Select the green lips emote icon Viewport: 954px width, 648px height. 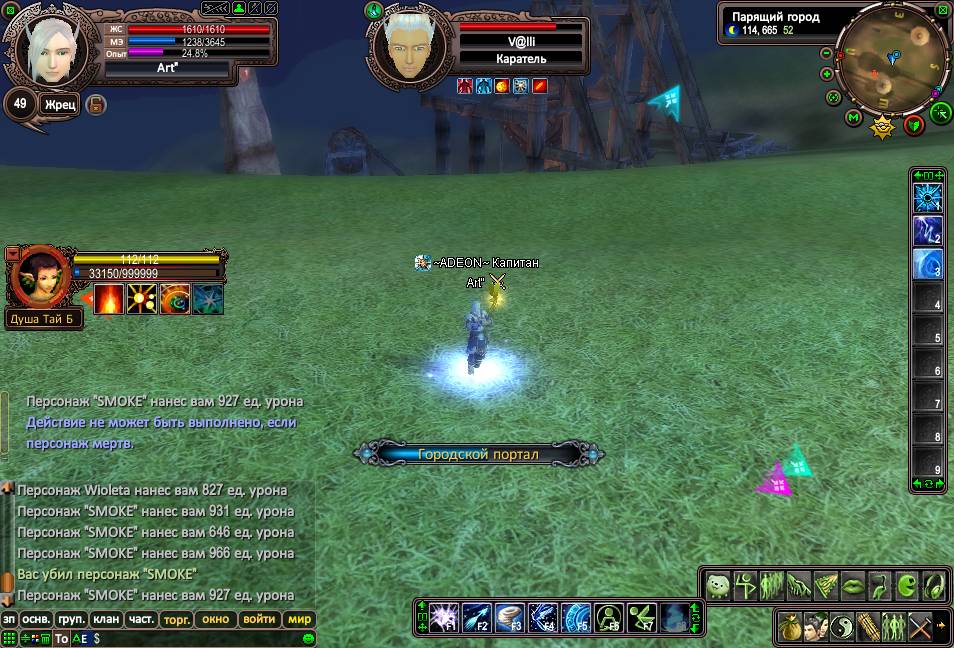click(x=852, y=585)
